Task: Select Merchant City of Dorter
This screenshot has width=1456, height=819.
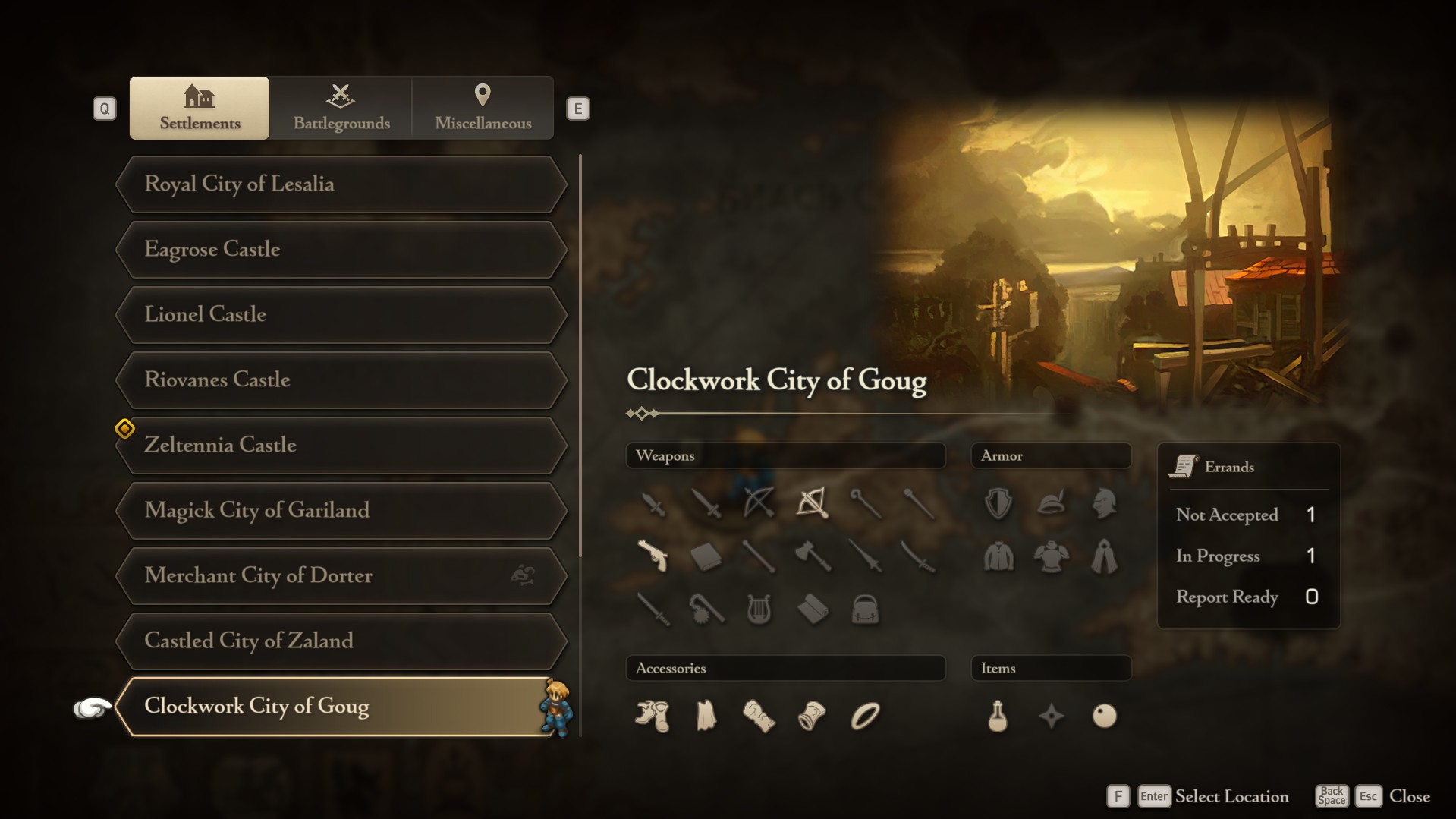Action: pos(341,576)
